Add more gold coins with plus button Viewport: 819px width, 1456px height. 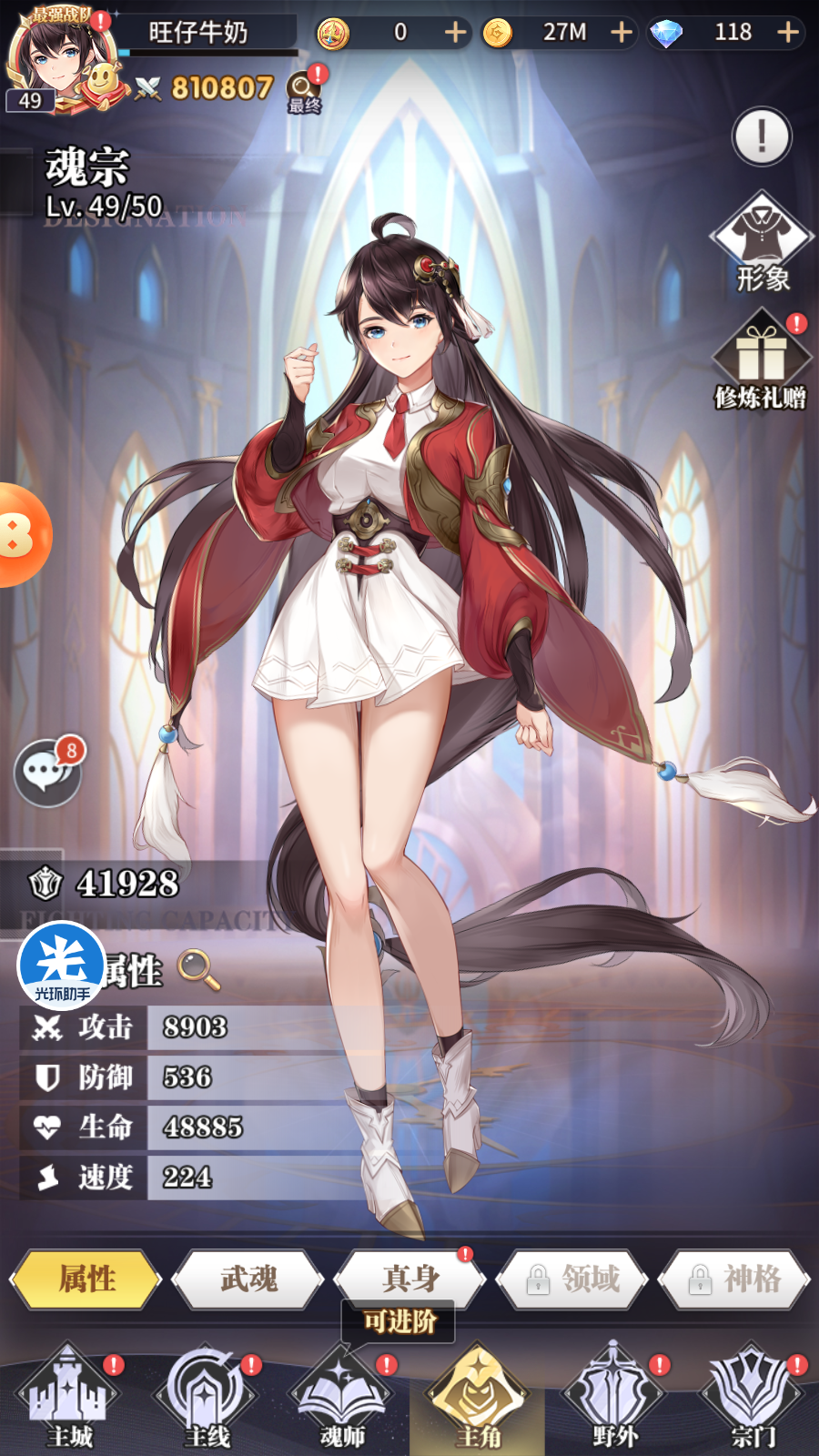coord(622,33)
